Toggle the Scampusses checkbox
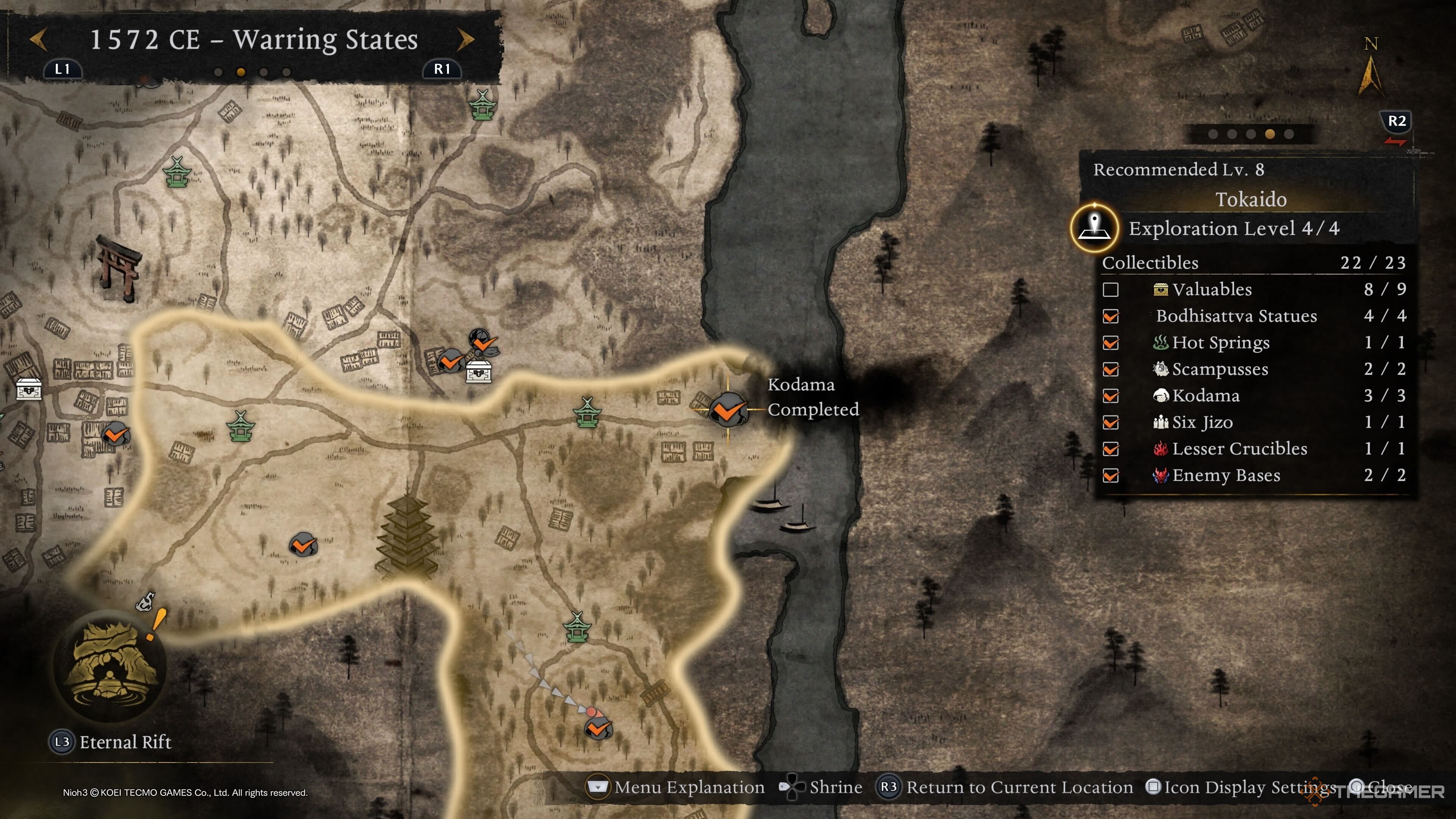Screen dimensions: 1456x819 point(1111,370)
